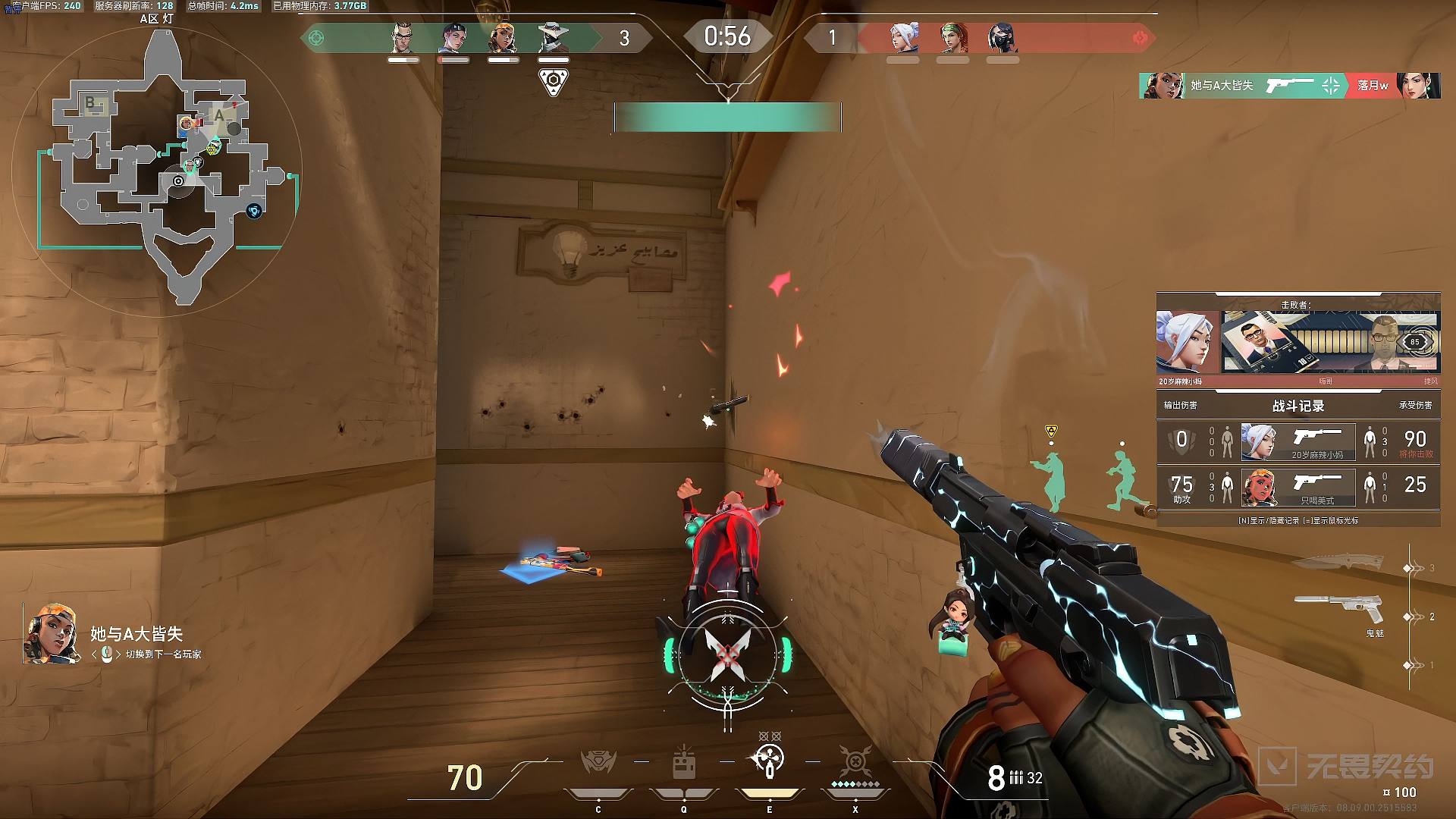Select the Cypher portrait with the white hat

pos(553,37)
